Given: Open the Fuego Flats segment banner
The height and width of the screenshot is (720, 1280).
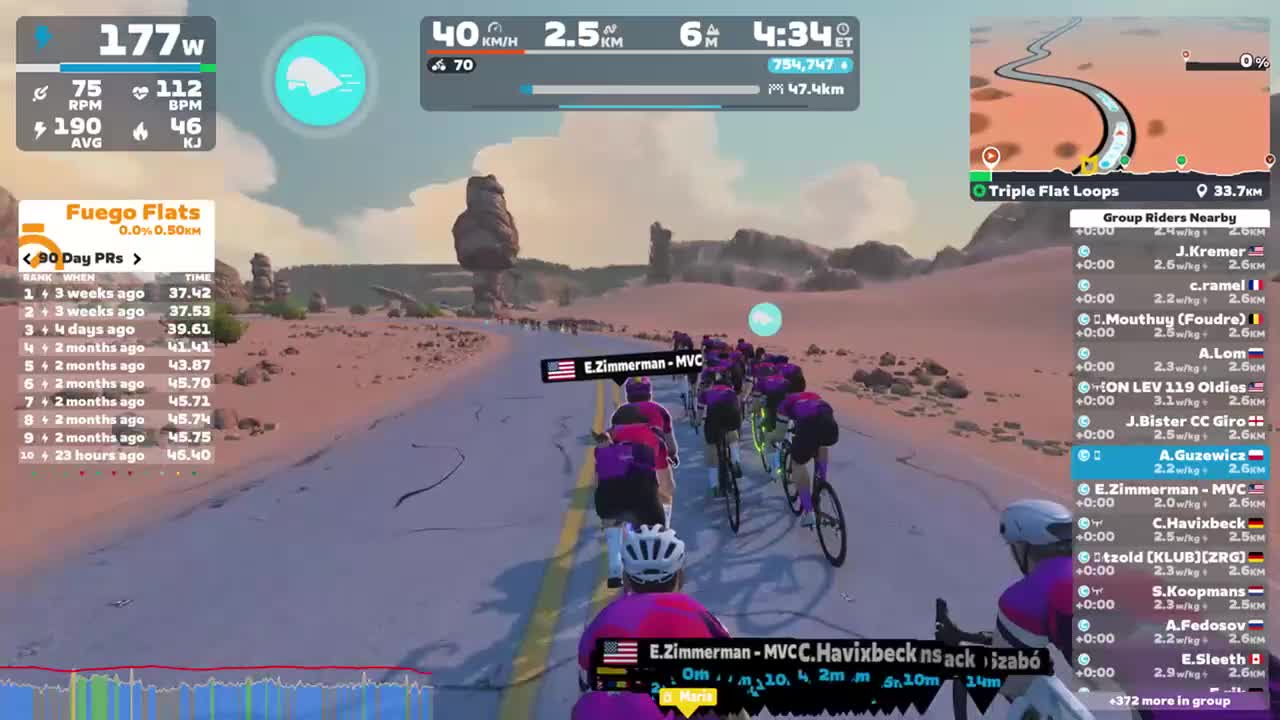Looking at the screenshot, I should pos(133,212).
